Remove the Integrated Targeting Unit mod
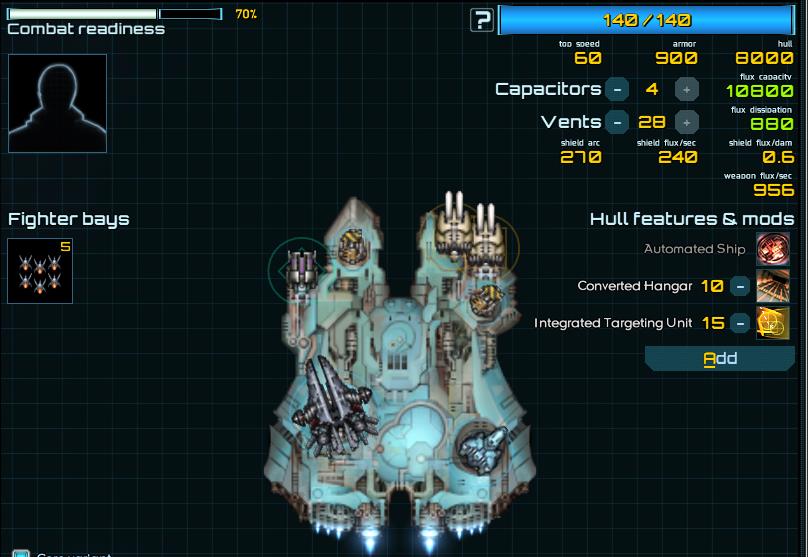This screenshot has height=557, width=808. tap(740, 323)
